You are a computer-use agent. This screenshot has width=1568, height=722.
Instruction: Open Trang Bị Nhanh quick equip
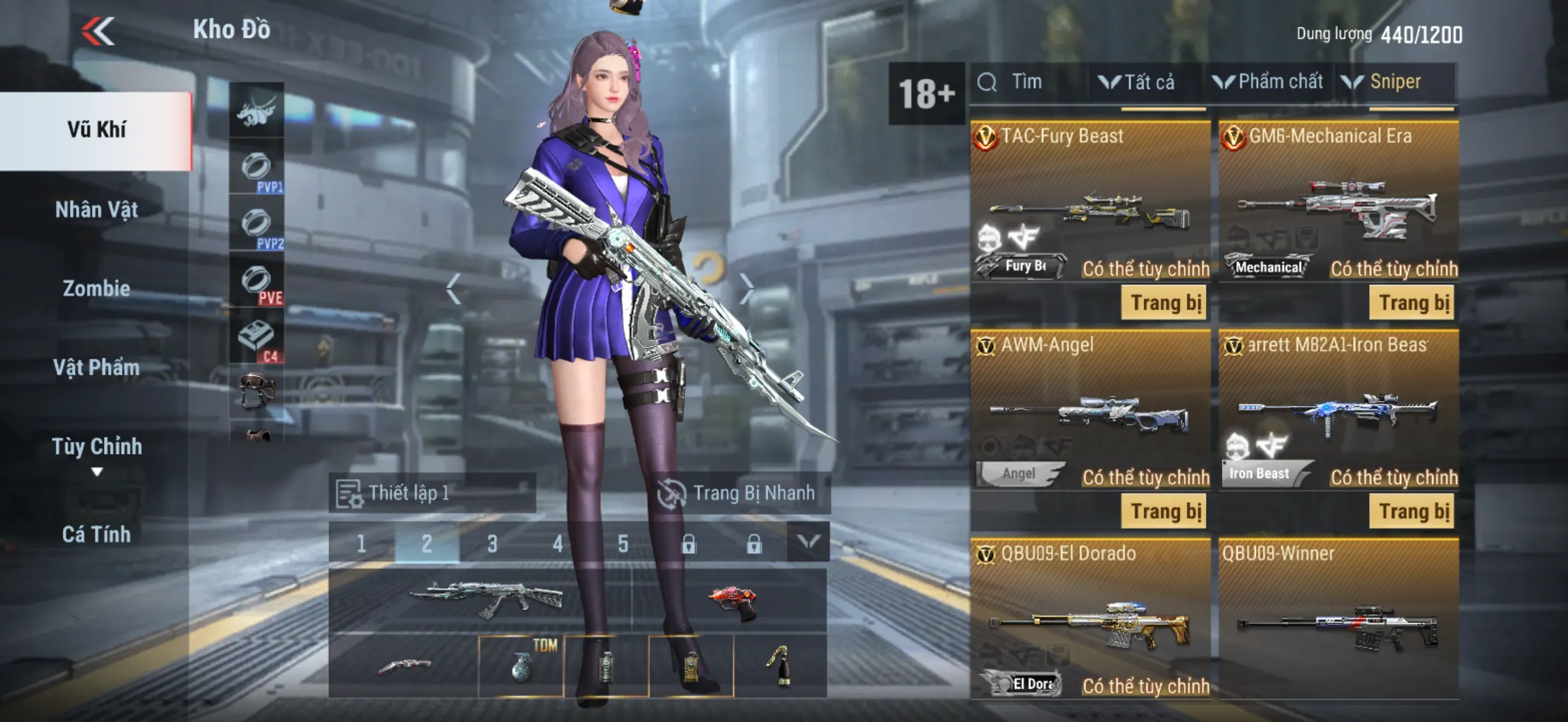739,493
